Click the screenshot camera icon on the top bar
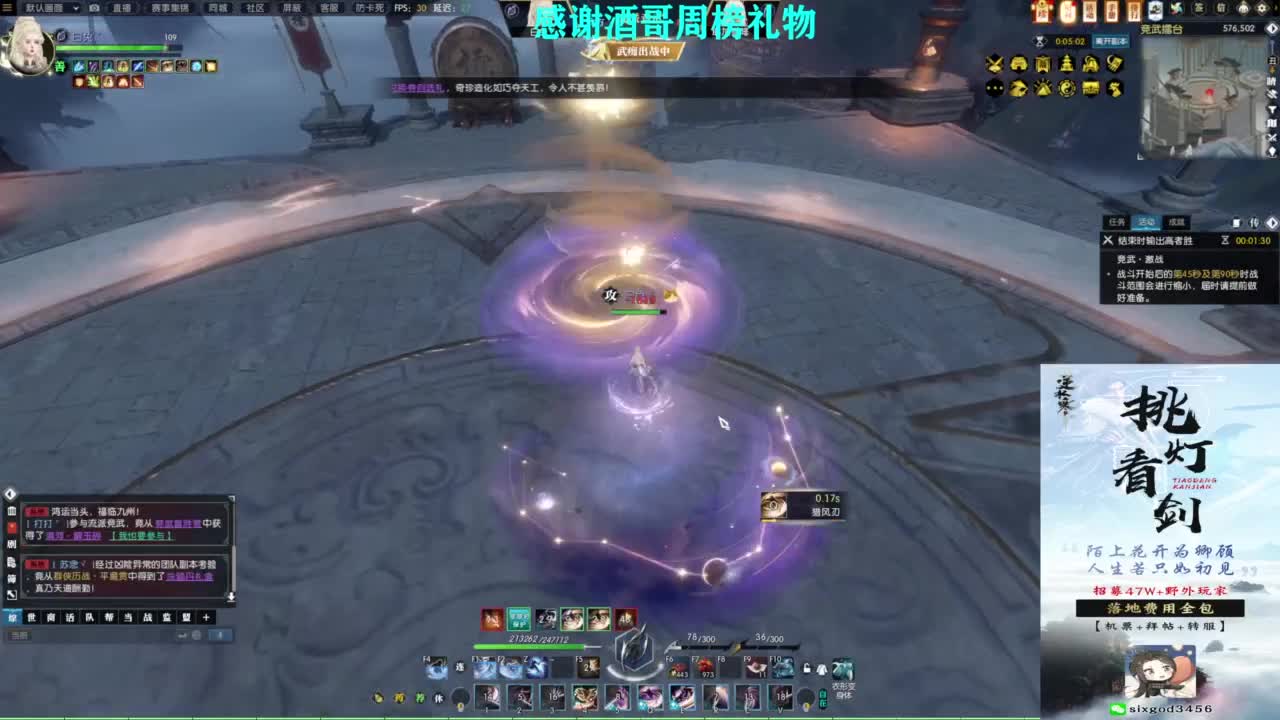1280x720 pixels. [93, 8]
